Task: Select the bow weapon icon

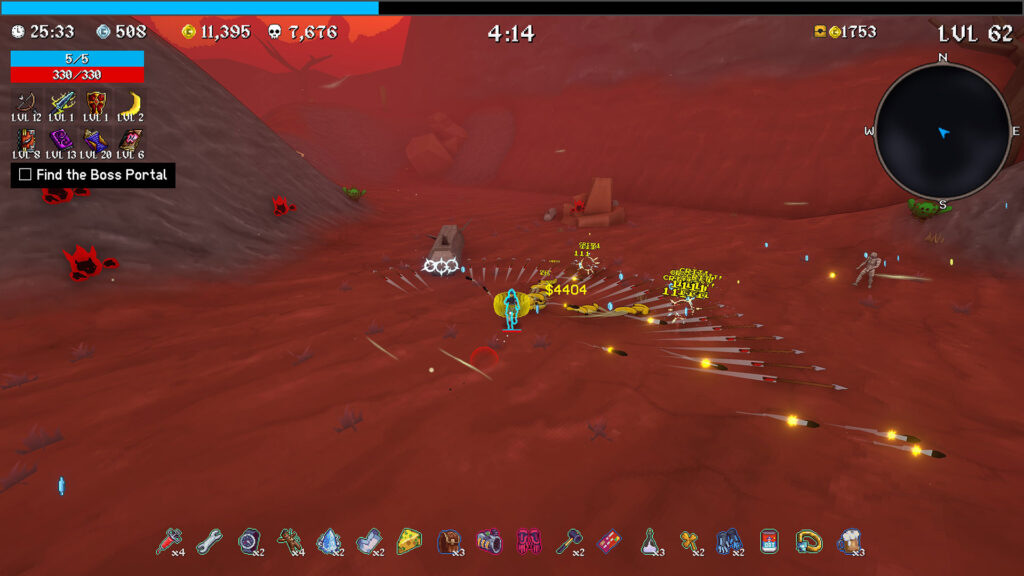Action: point(26,102)
